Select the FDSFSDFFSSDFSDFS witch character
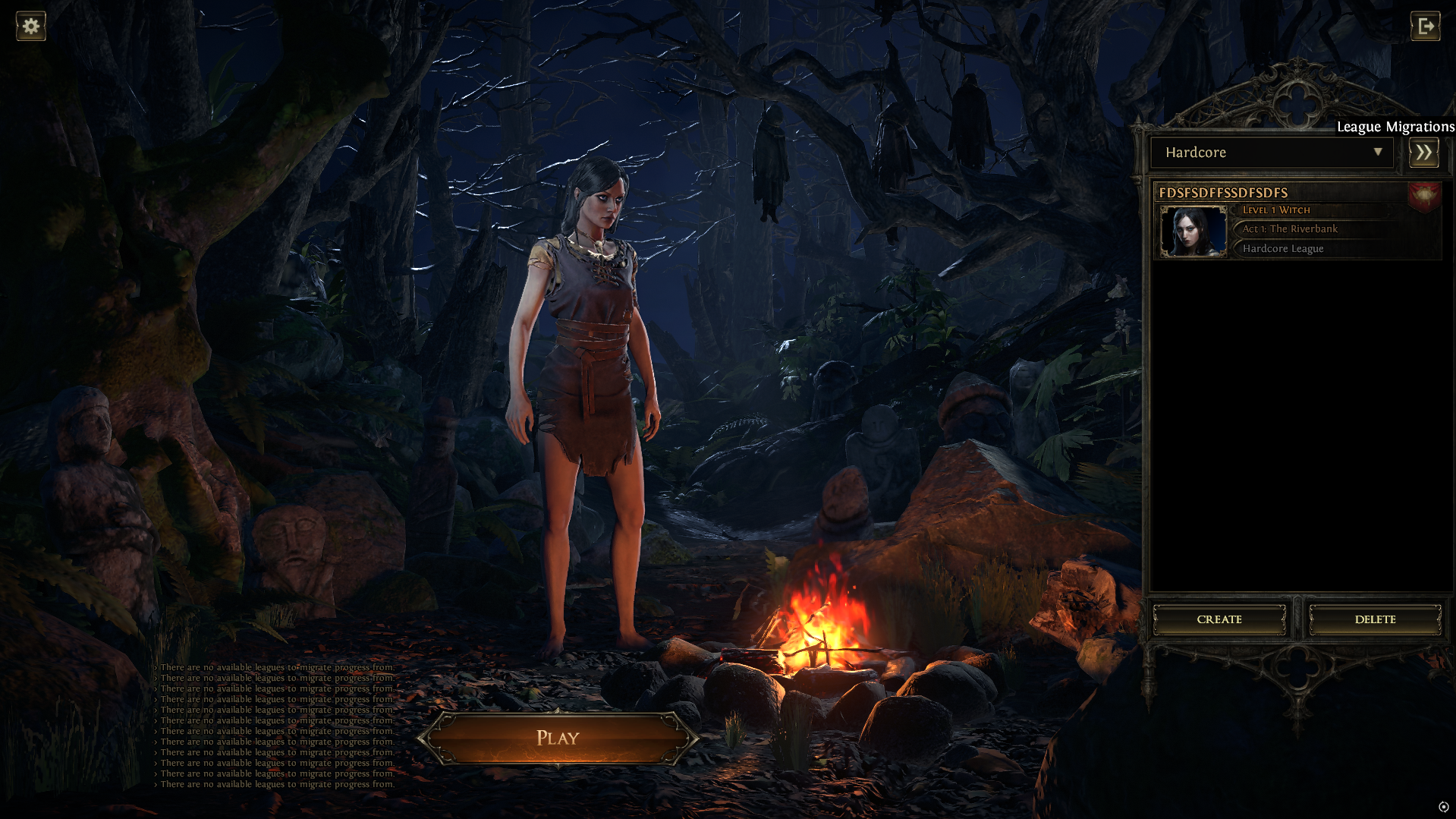 [1297, 222]
